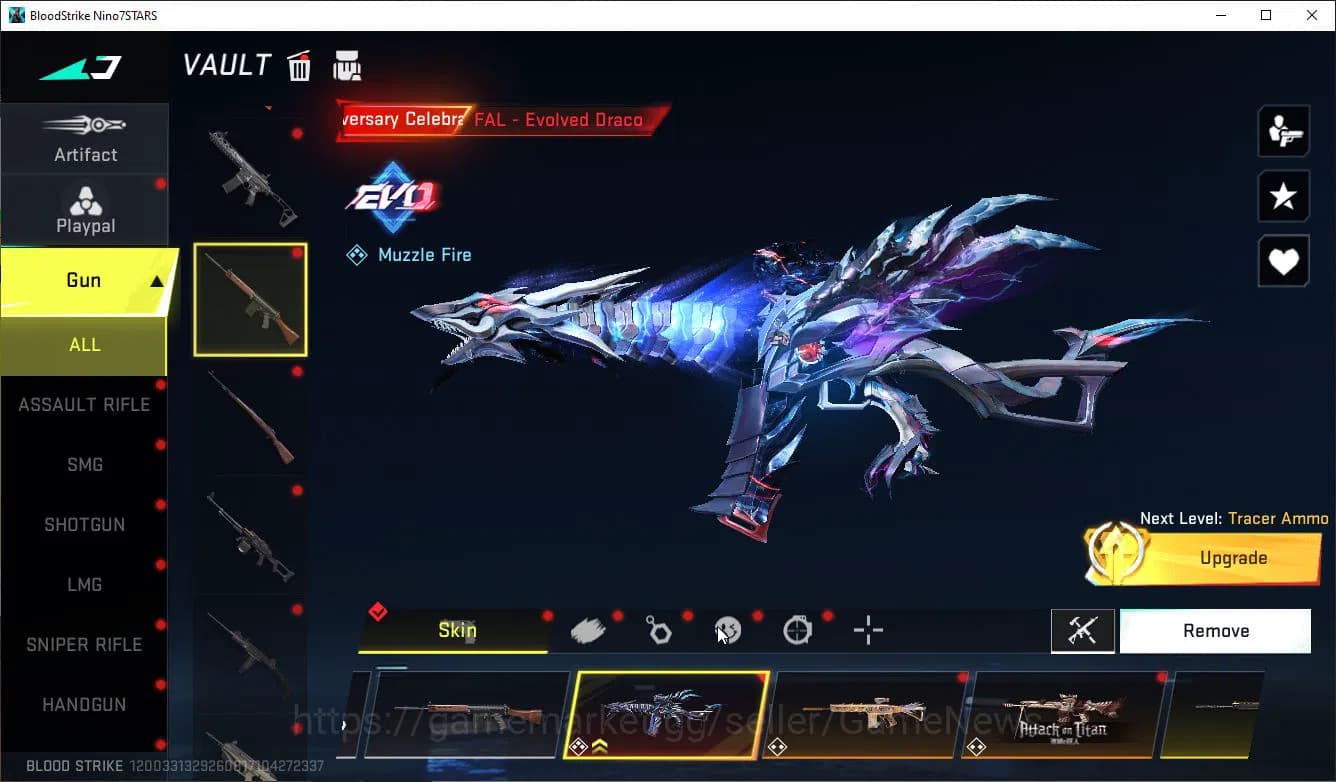Select the camo spray attachment icon
Viewport: 1336px width, 782px height.
589,629
